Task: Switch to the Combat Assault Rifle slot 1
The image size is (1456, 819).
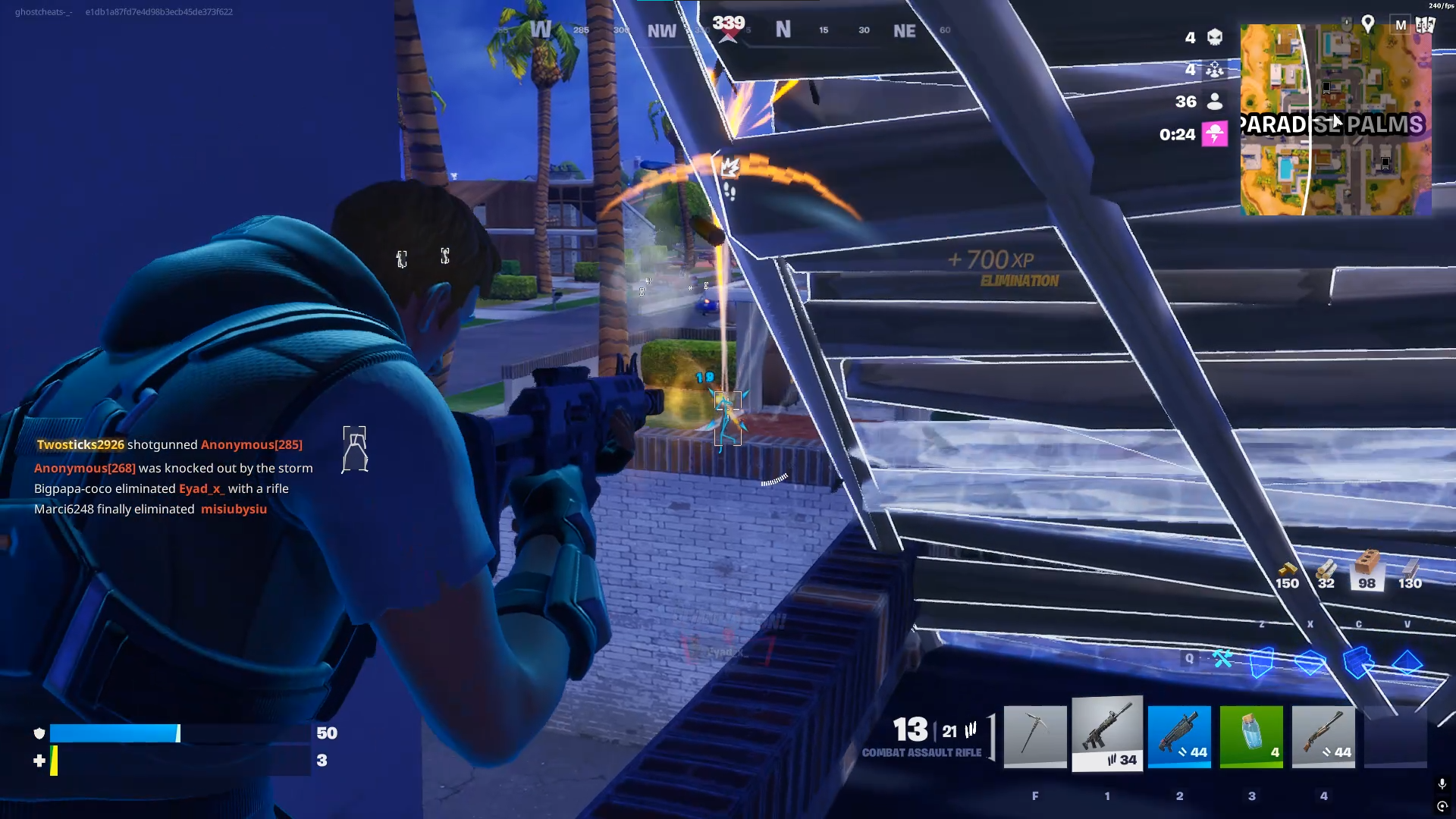Action: [1106, 736]
